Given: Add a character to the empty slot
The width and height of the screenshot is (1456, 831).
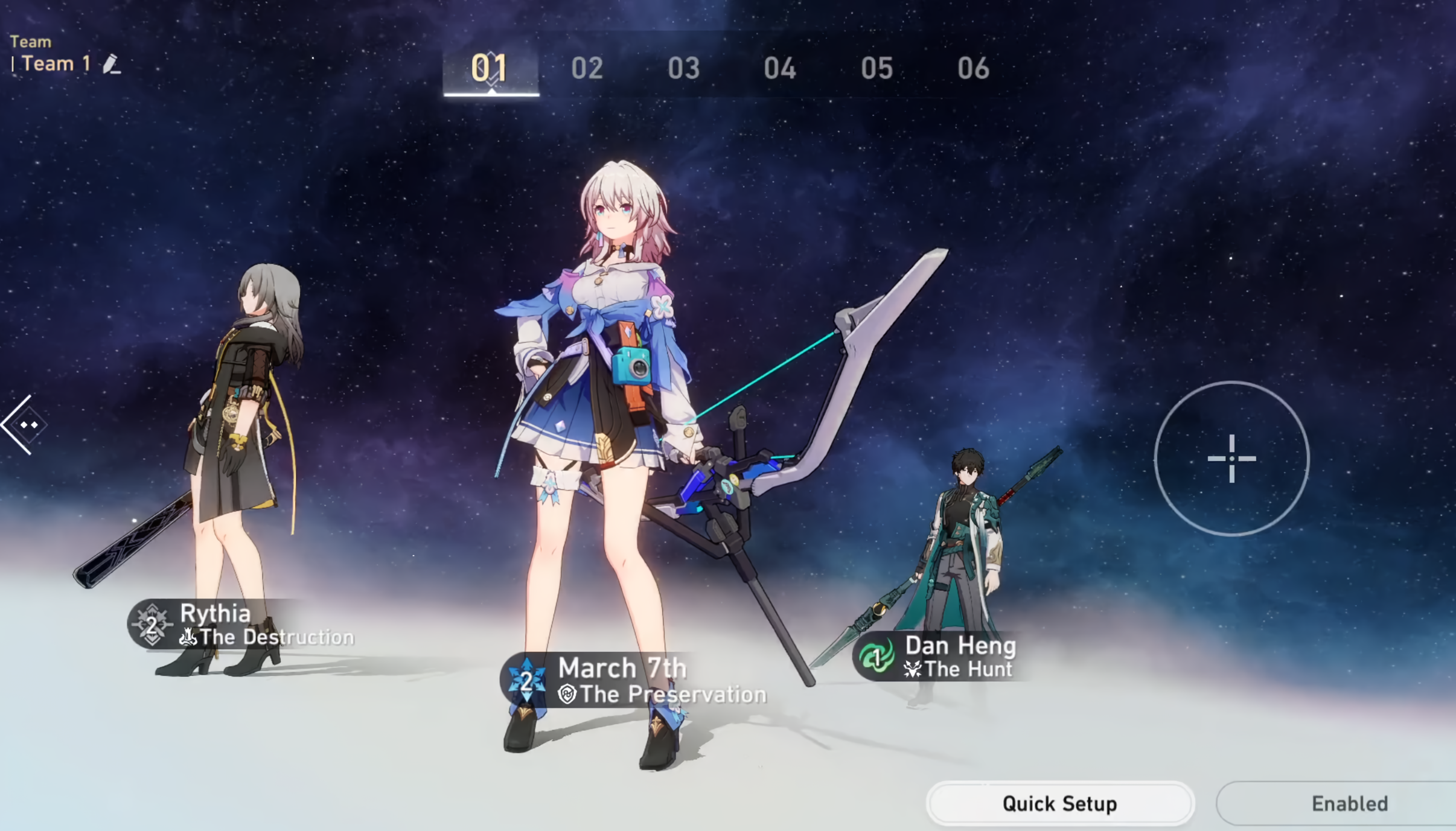Looking at the screenshot, I should (x=1231, y=459).
